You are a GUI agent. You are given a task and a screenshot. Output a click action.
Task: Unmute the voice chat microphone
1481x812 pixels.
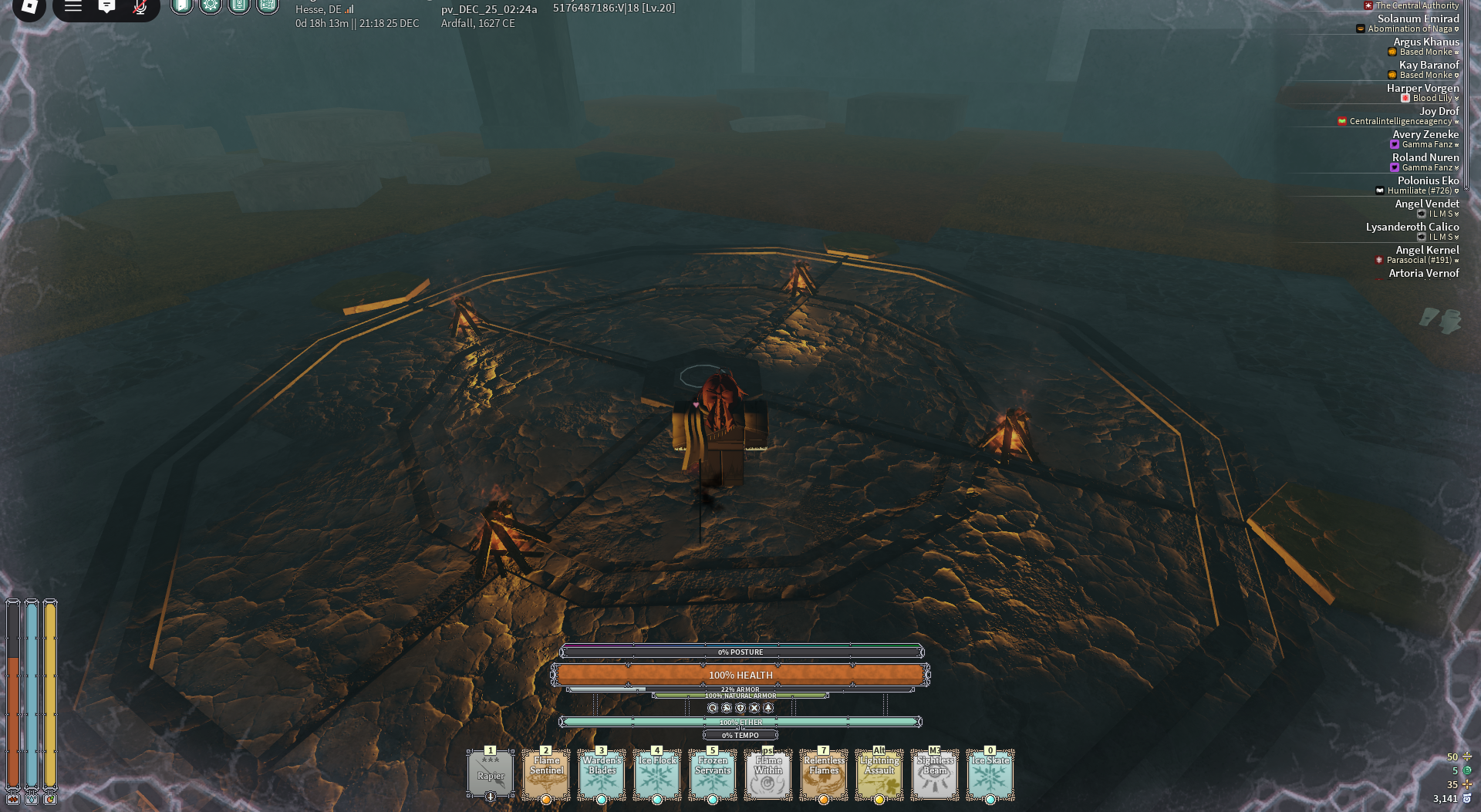tap(140, 7)
